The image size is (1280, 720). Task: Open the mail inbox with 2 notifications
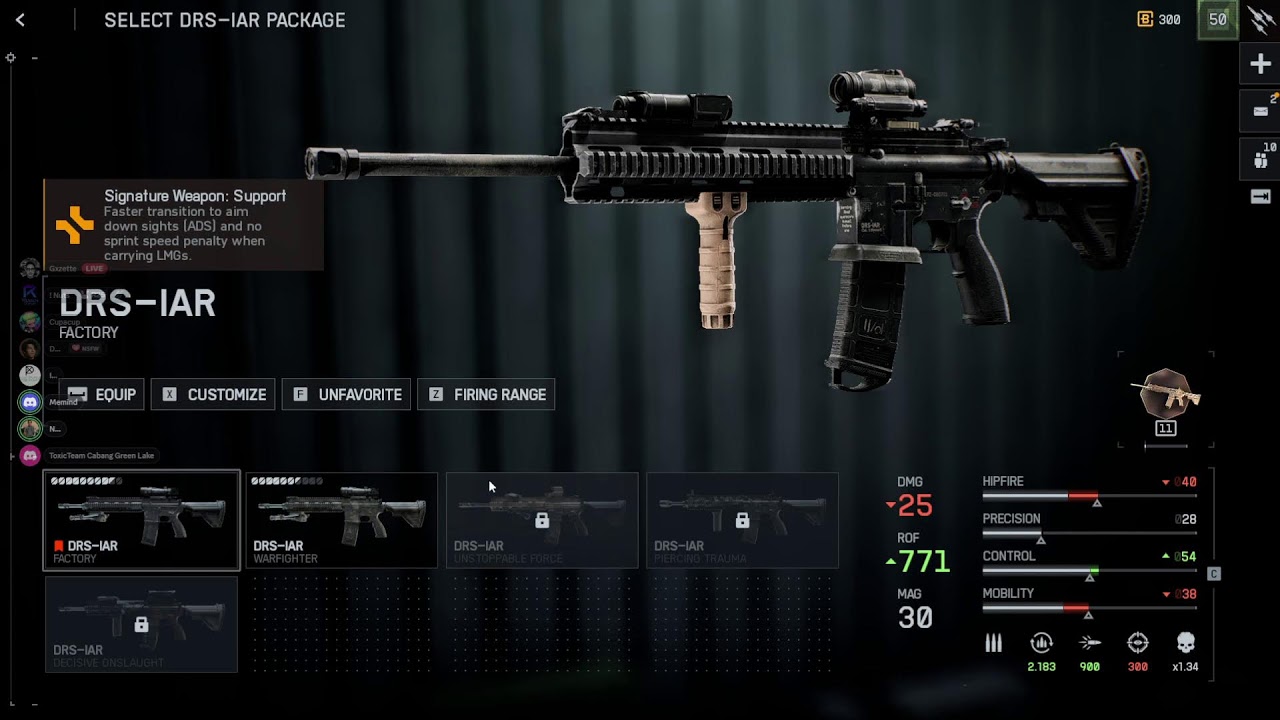pos(1260,111)
